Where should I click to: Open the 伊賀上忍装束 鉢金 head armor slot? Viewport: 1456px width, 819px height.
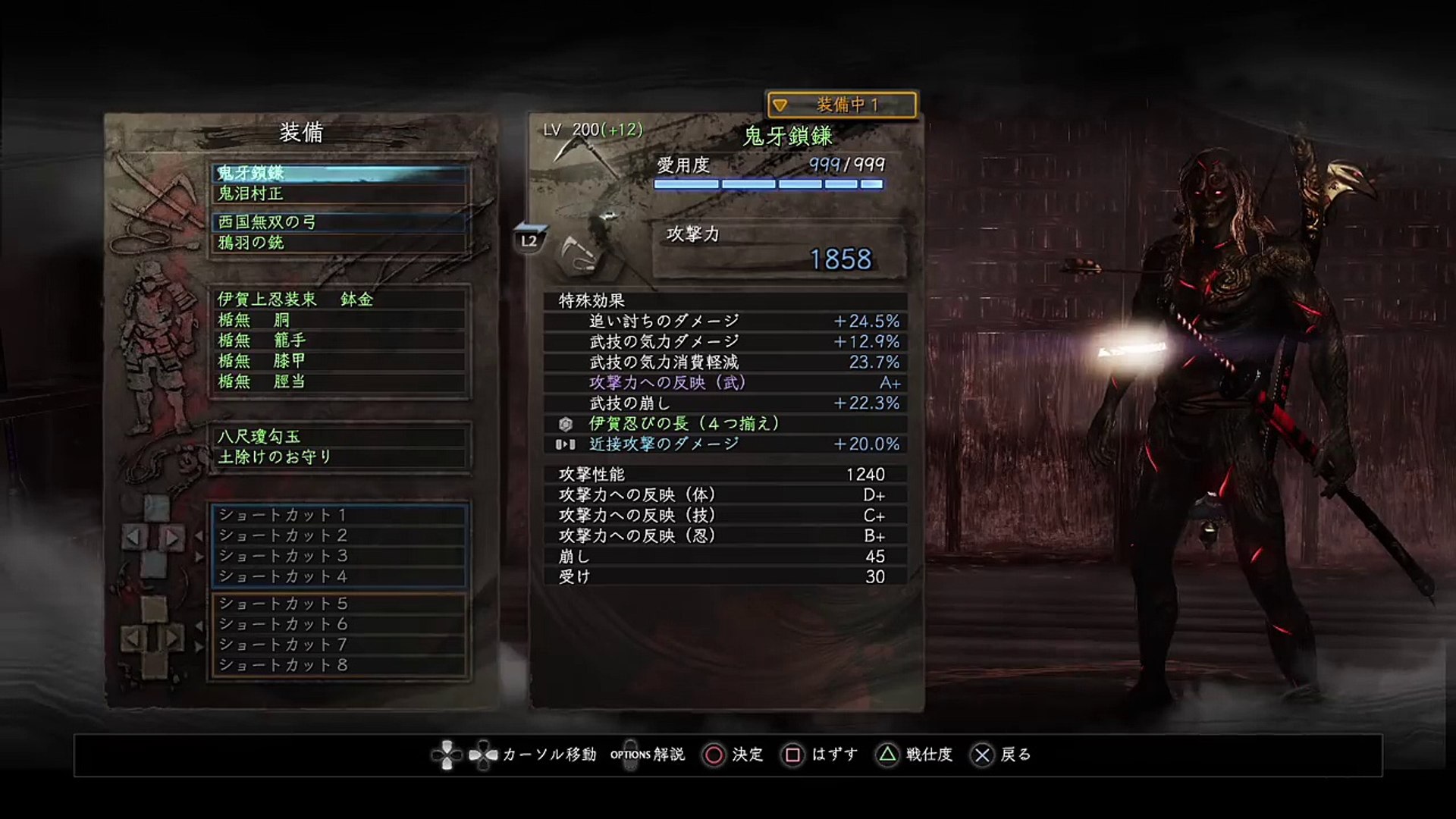[339, 300]
